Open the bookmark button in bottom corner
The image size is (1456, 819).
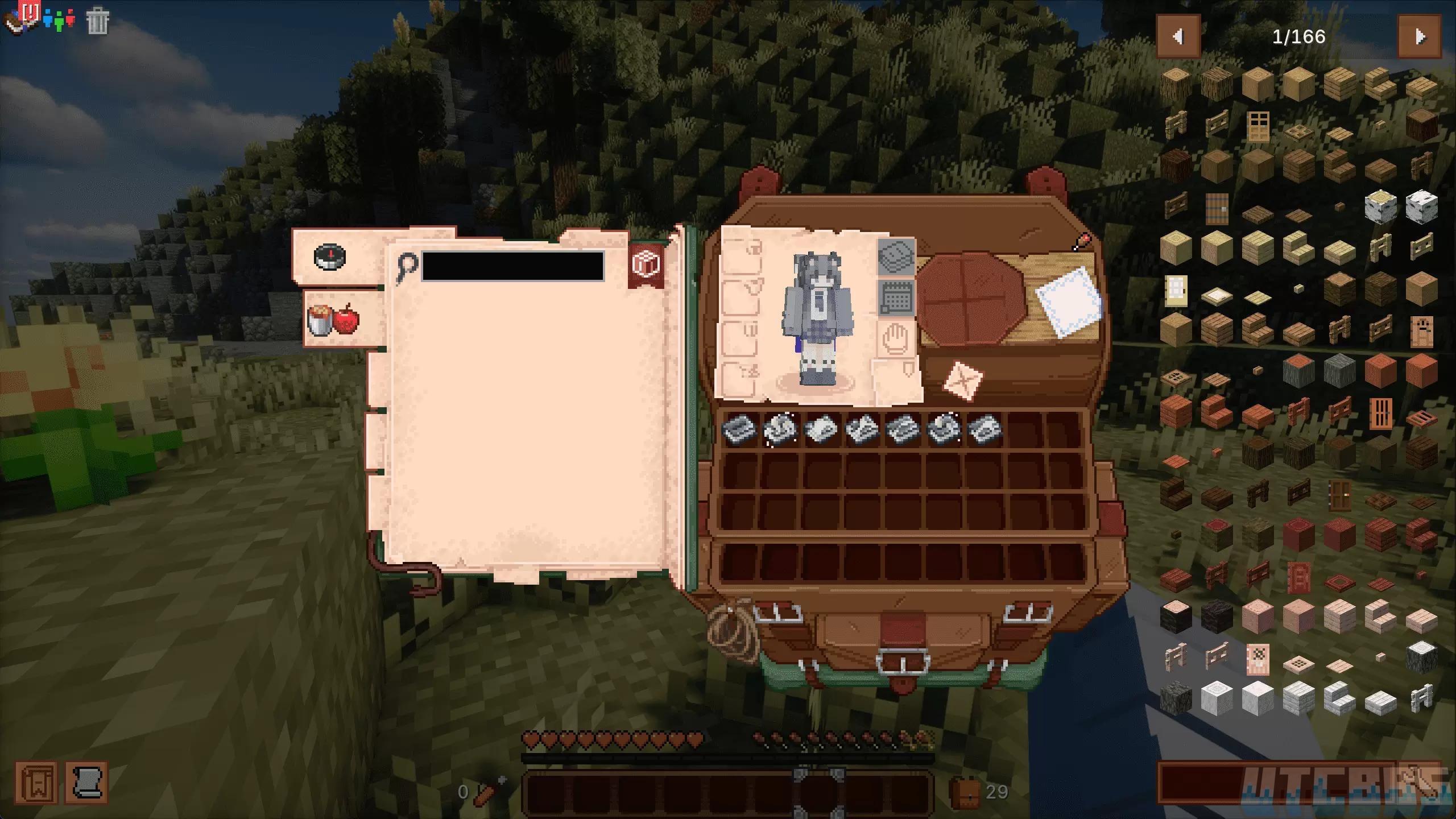[36, 783]
